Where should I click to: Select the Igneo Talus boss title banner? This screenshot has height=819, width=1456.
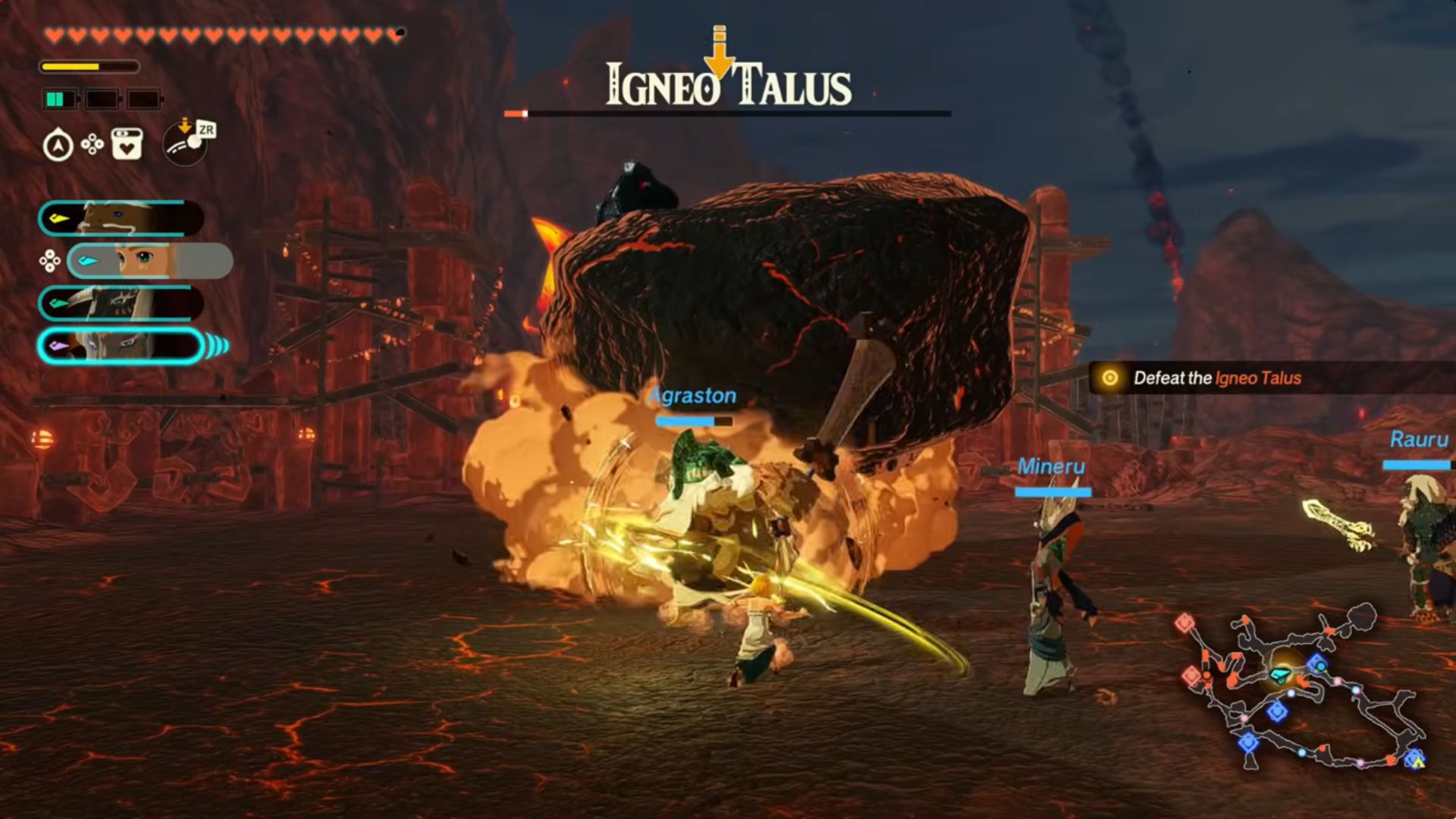pos(726,86)
